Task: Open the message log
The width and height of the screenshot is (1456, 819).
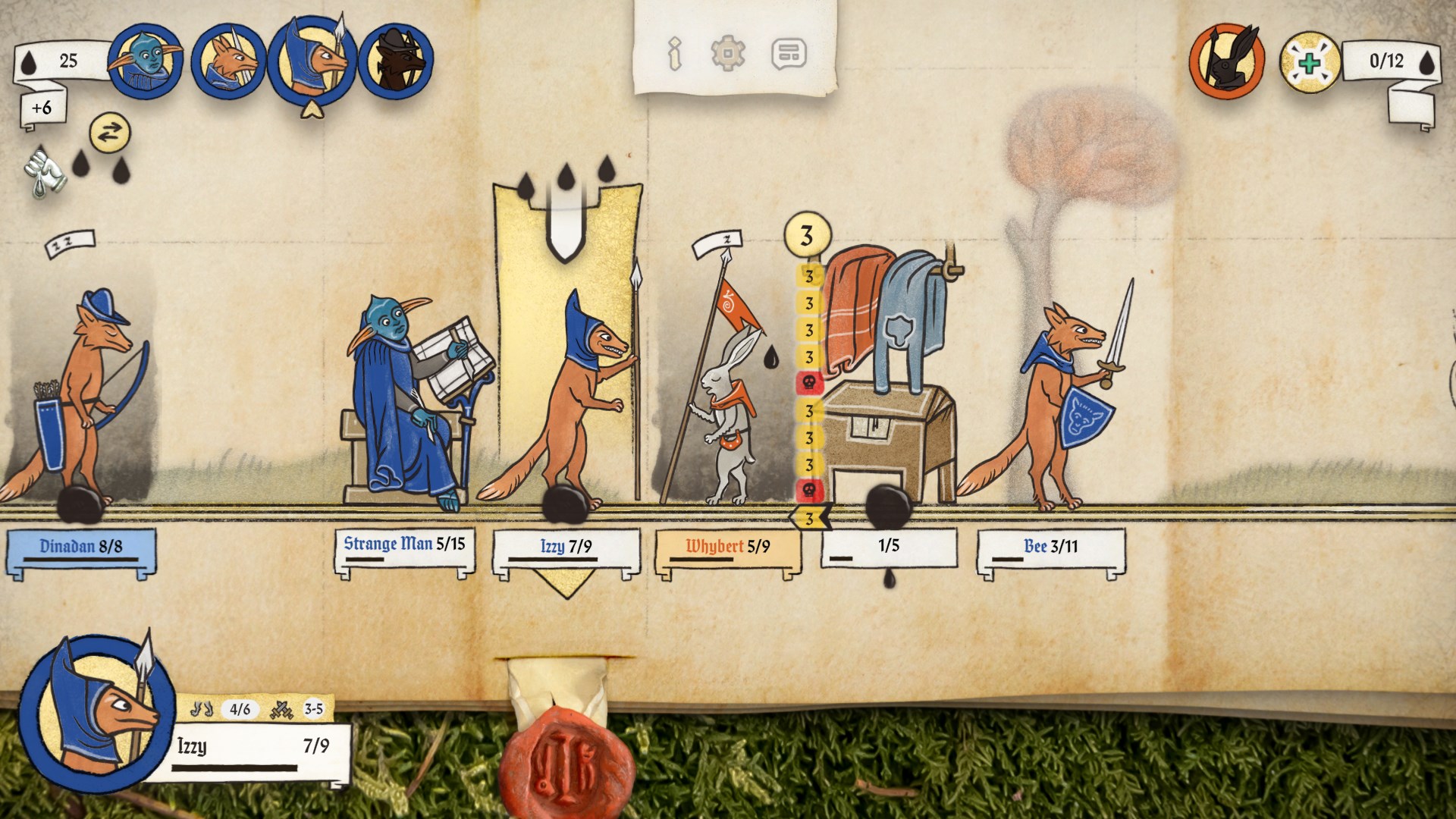Action: [x=789, y=54]
